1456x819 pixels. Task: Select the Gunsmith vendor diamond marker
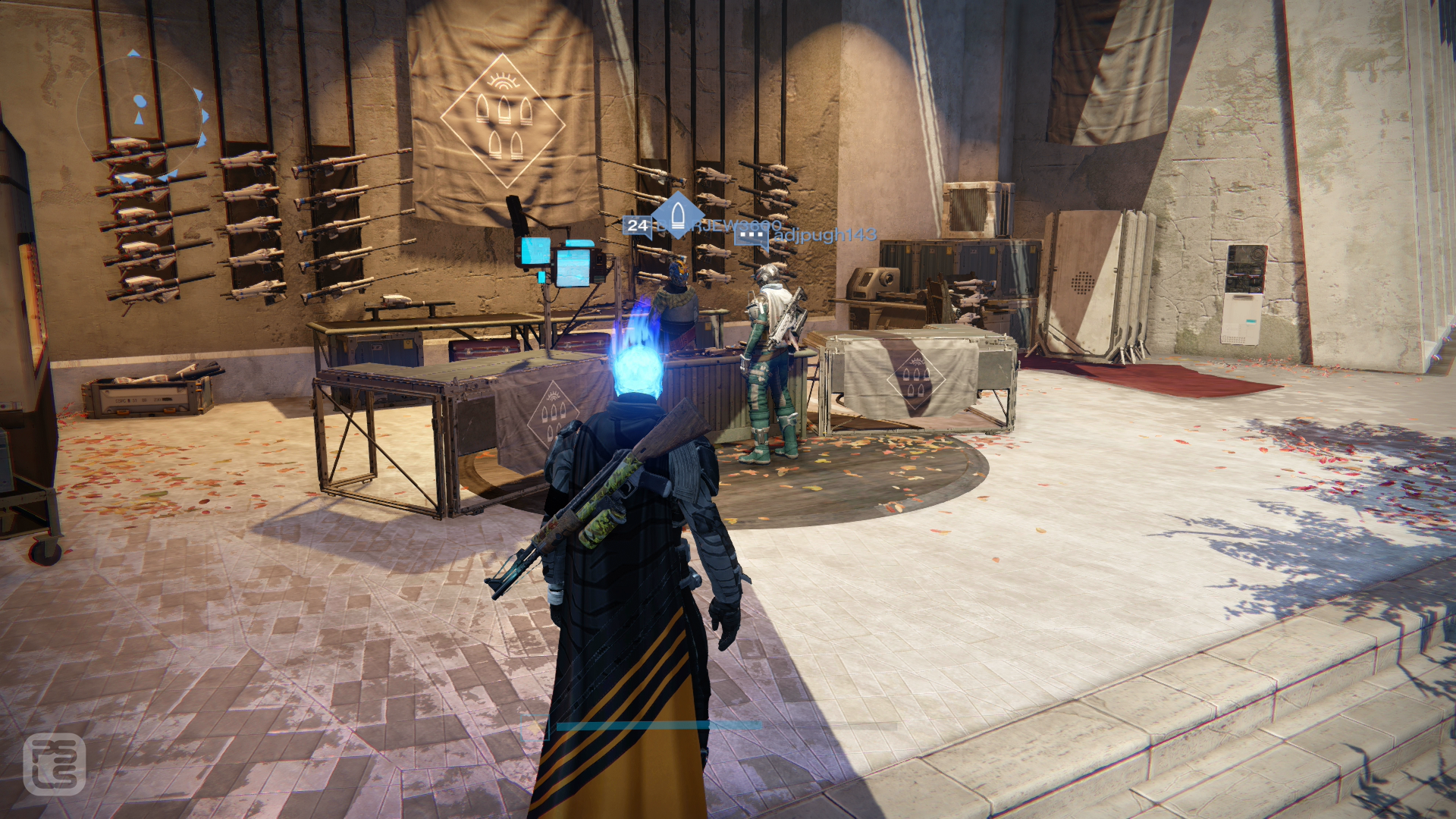[x=677, y=215]
